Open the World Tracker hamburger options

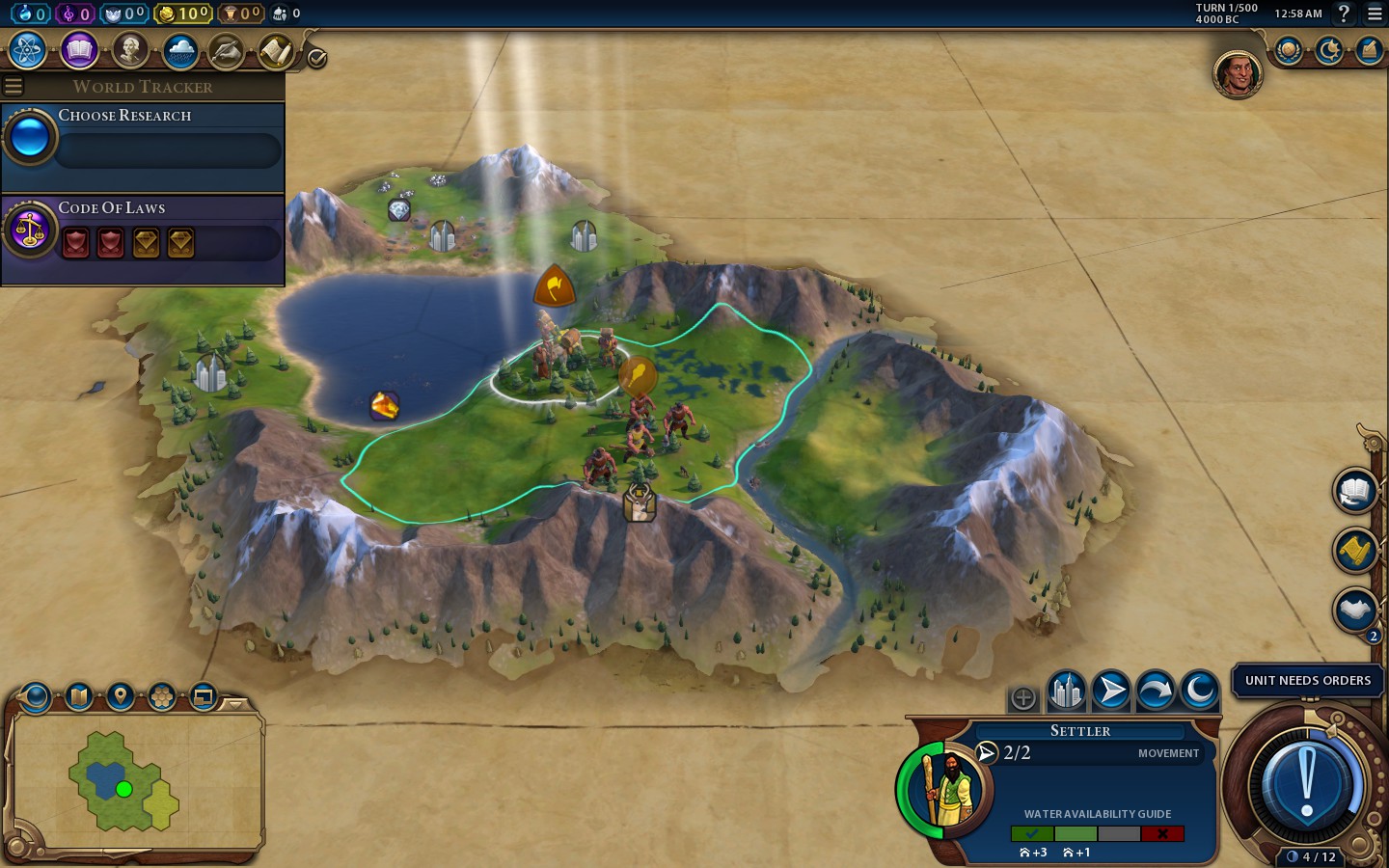click(x=14, y=86)
